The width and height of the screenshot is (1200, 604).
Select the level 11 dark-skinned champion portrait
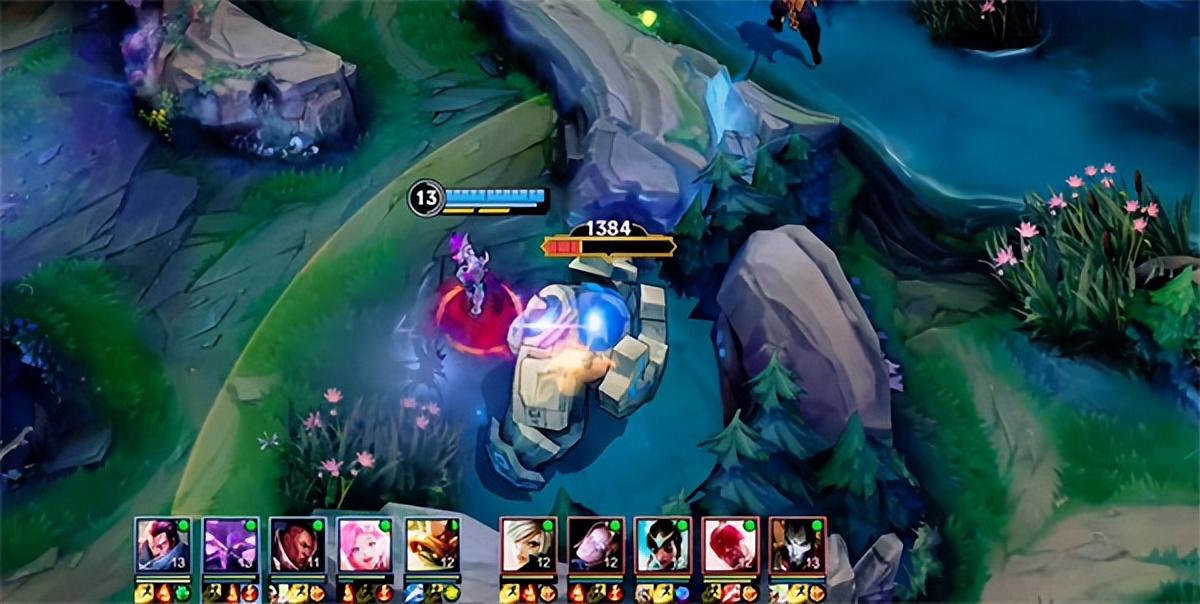[298, 545]
